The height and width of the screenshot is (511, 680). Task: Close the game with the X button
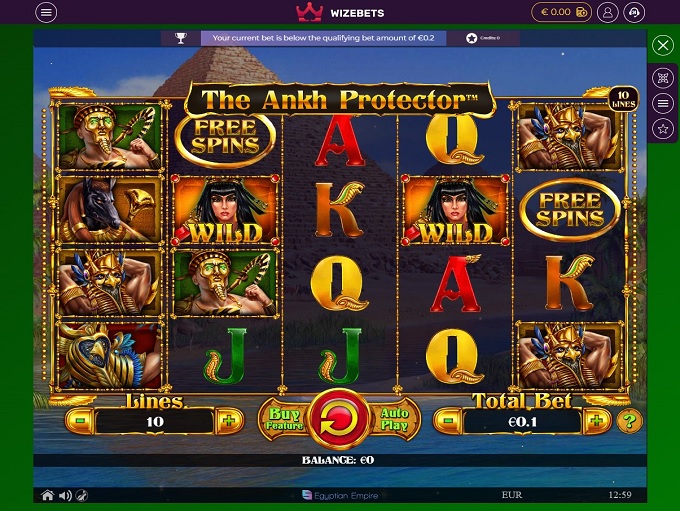click(x=662, y=46)
